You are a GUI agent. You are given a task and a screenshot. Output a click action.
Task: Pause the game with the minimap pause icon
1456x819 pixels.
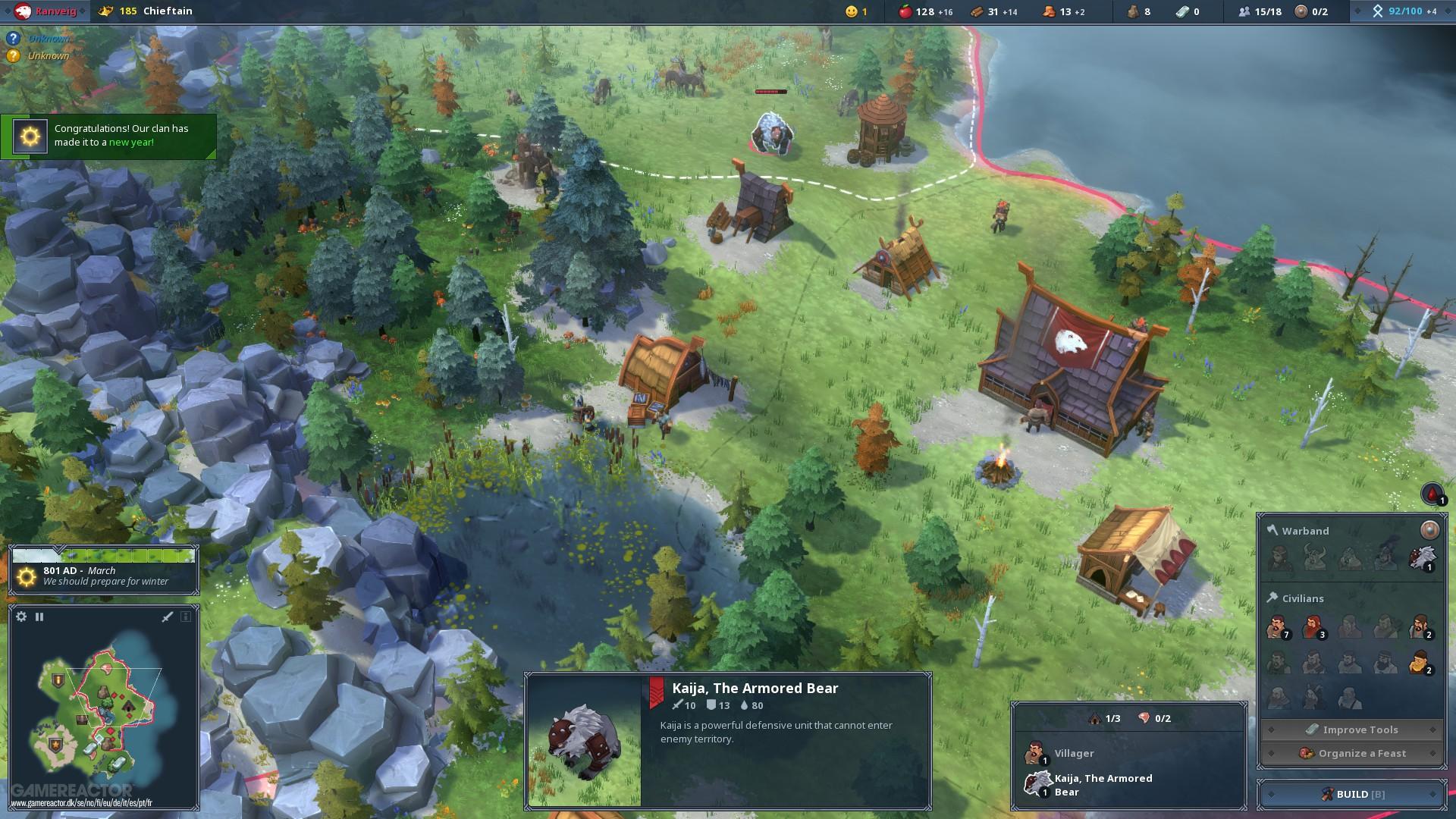(x=39, y=617)
